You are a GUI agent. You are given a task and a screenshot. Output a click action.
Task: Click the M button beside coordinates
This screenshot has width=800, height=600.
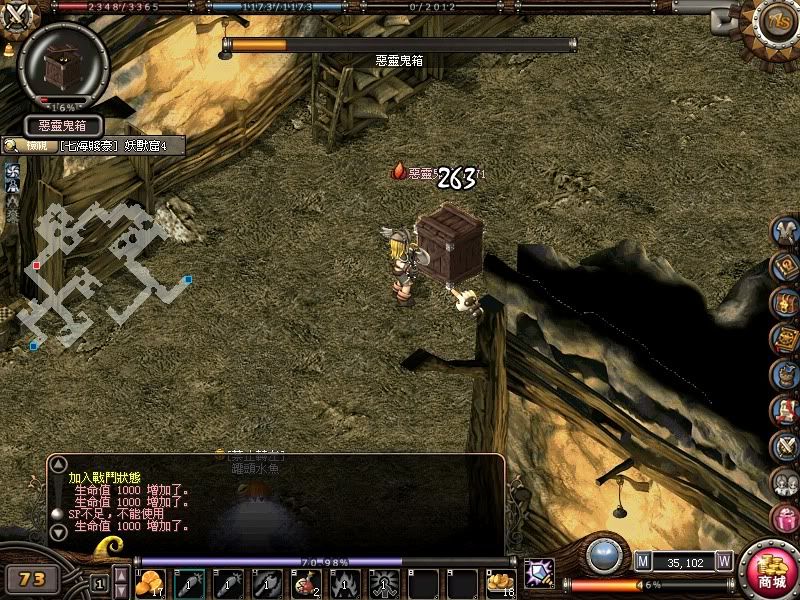pos(643,562)
